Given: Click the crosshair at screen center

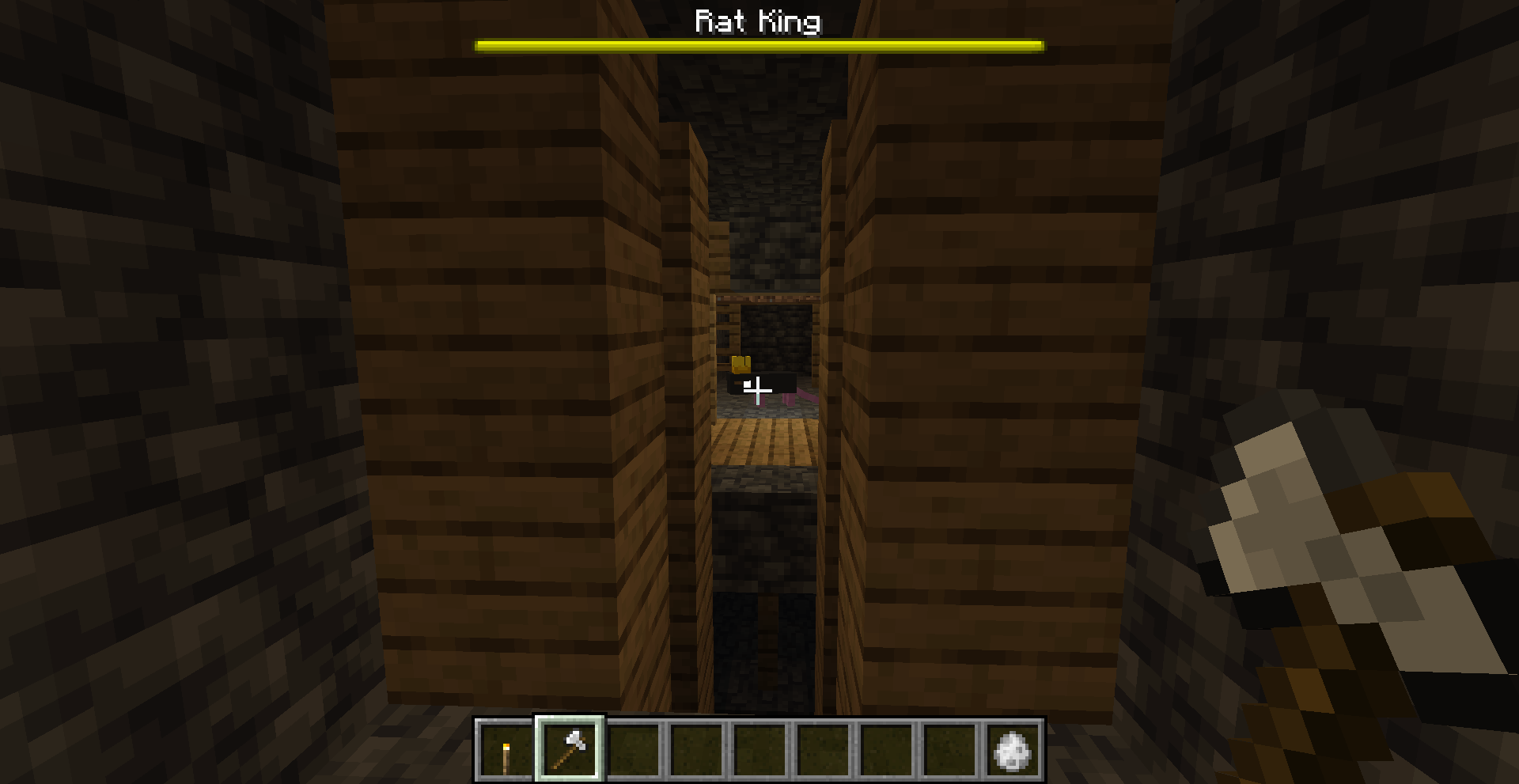Looking at the screenshot, I should point(757,389).
